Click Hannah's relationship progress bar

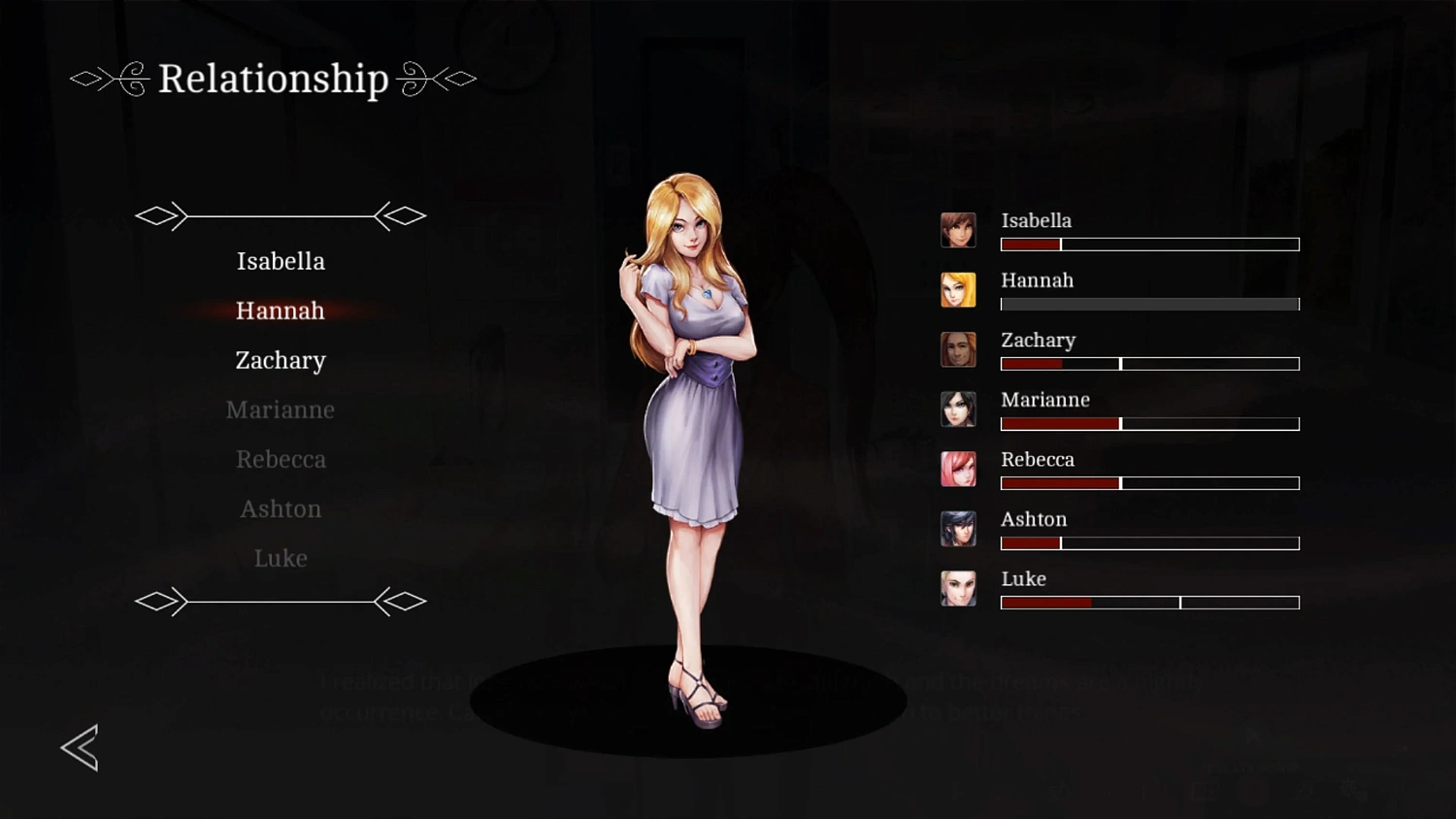tap(1149, 304)
